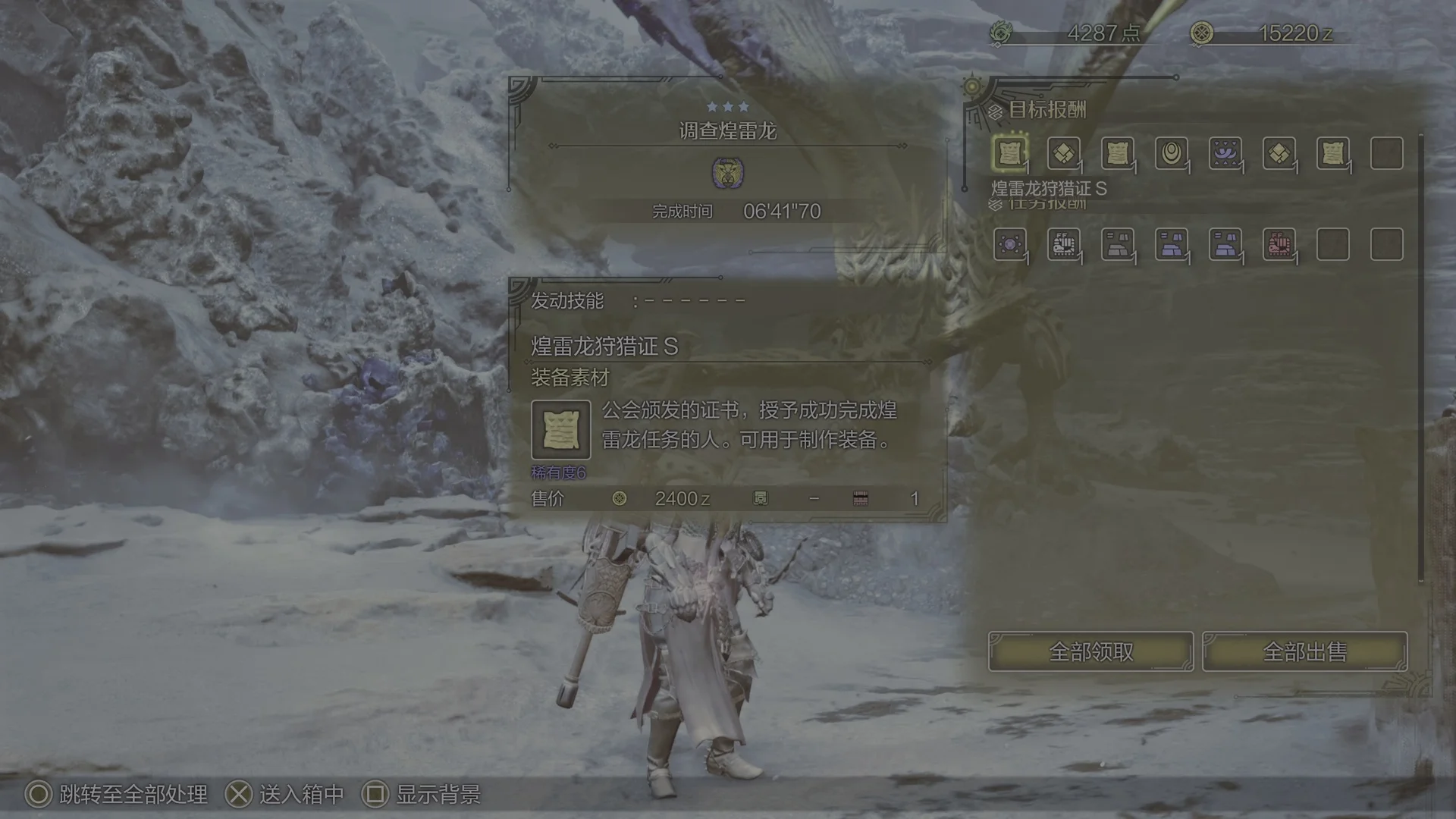Select an empty reward slot at the row's end
Screen dimensions: 1456x819
click(x=1387, y=153)
